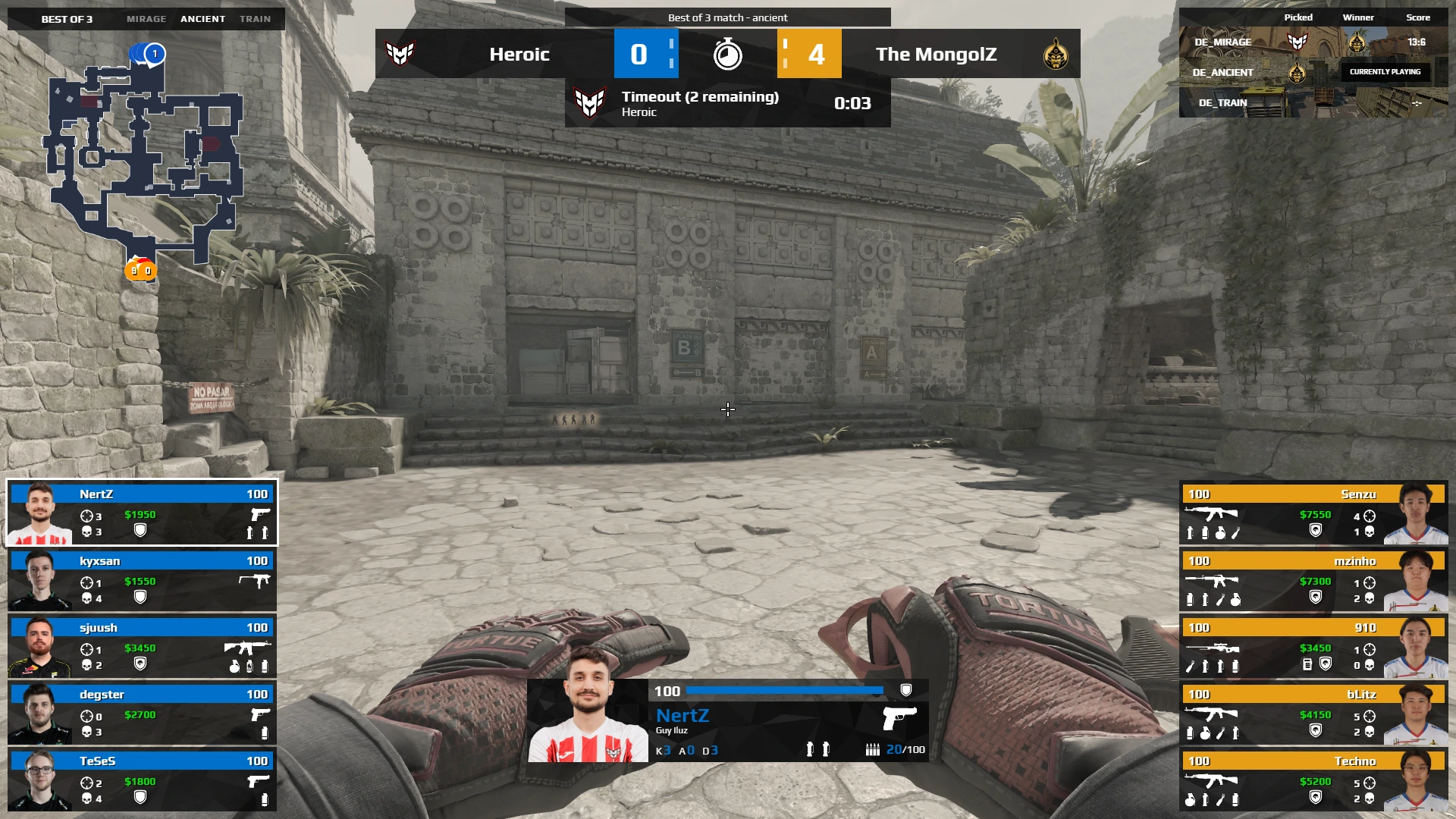The image size is (1456, 819).
Task: Open the DE_MIRAGE map result row
Action: pos(1313,42)
